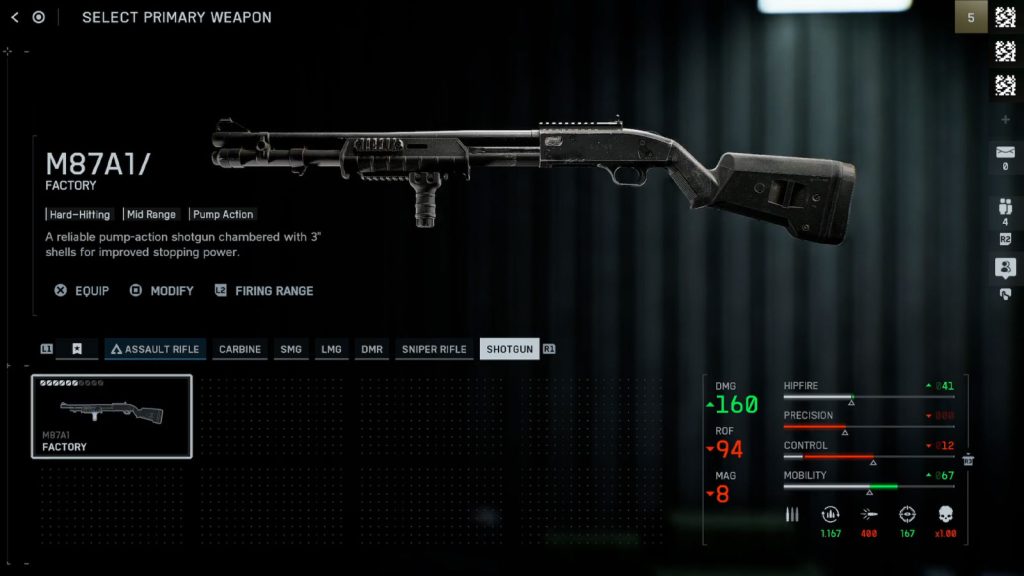Viewport: 1024px width, 576px height.
Task: Select the M87A1 Factory weapon tile
Action: click(x=112, y=416)
